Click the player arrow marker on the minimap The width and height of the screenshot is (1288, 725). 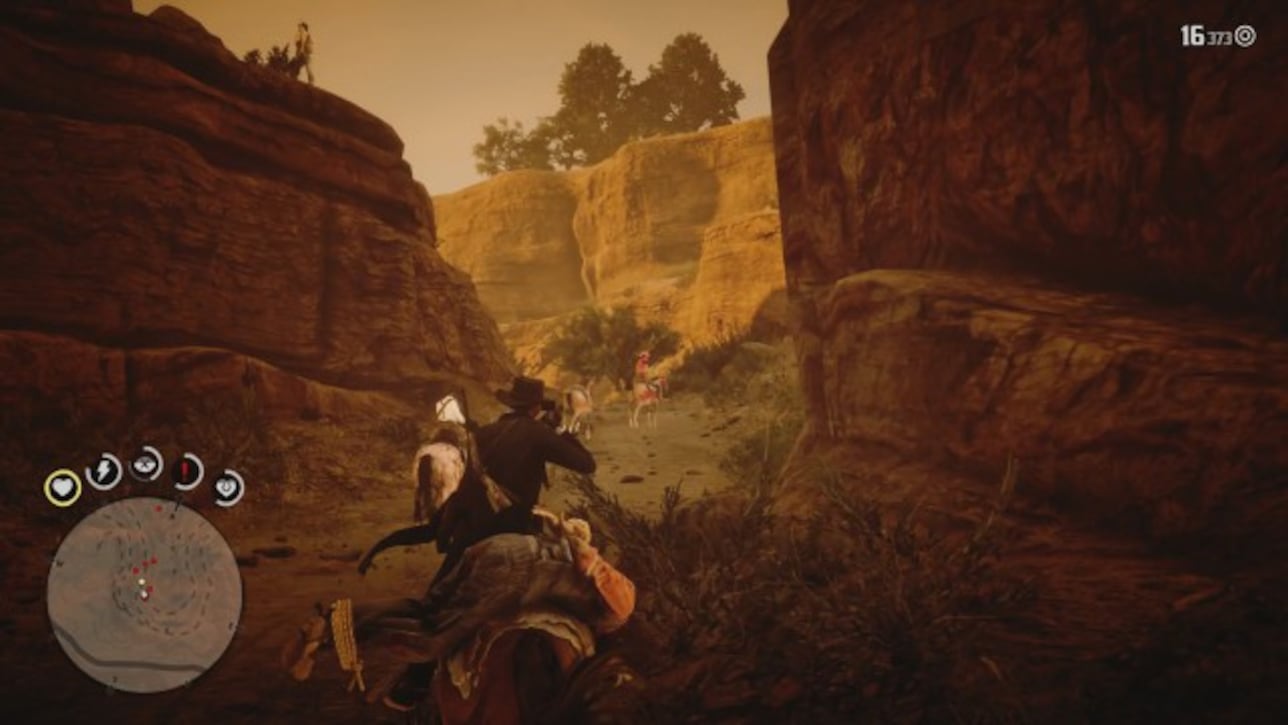145,594
